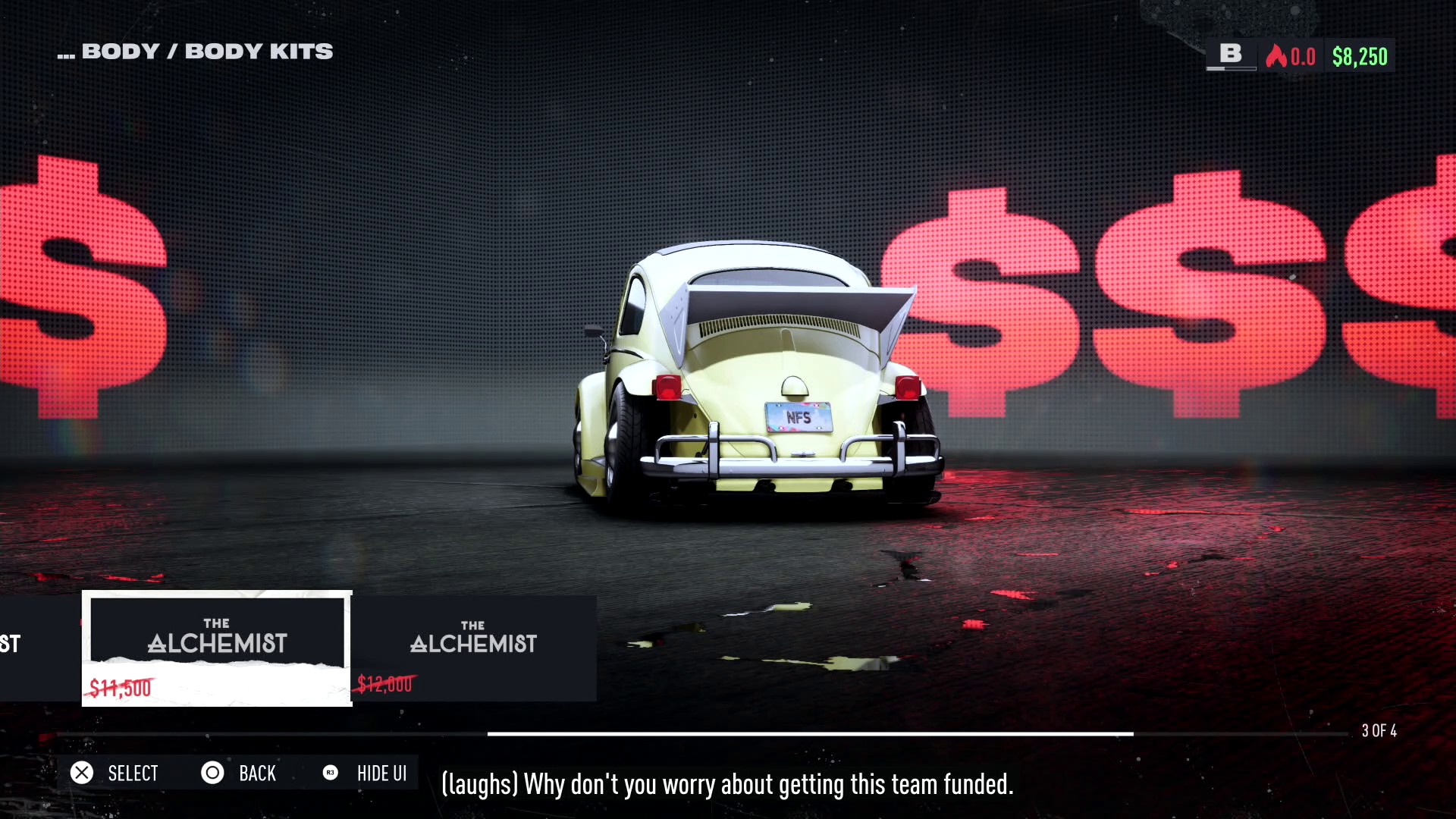The height and width of the screenshot is (819, 1456).
Task: Choose the $12,000 Alchemist body kit
Action: [473, 648]
